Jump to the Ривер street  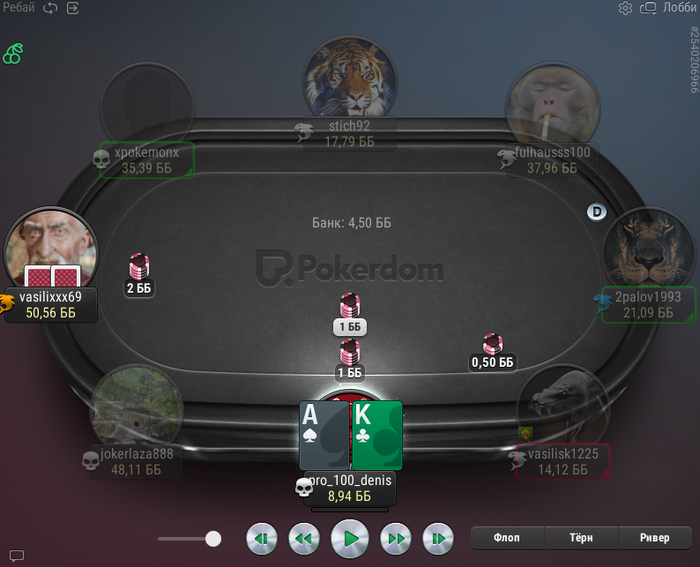coord(654,538)
